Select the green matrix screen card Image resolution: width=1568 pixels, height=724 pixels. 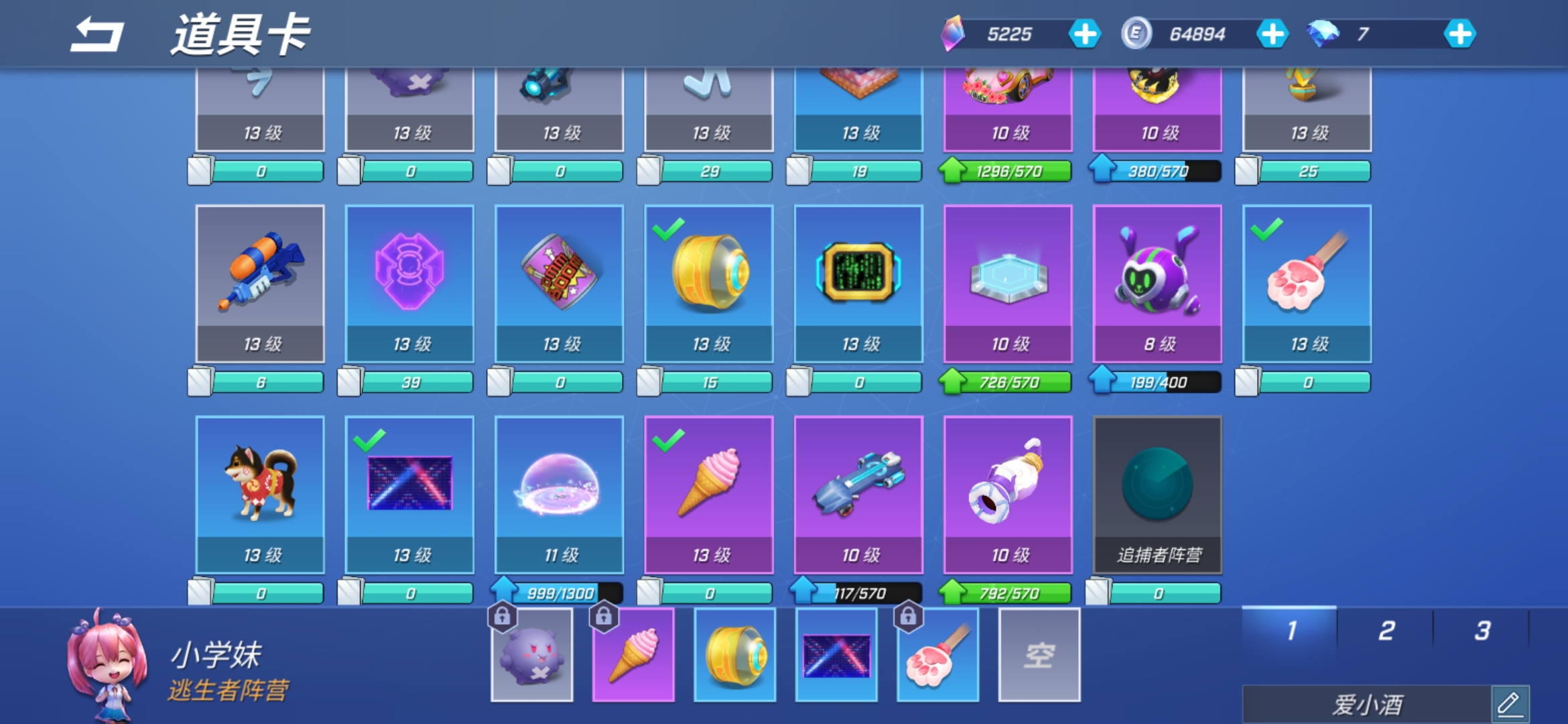pyautogui.click(x=858, y=283)
